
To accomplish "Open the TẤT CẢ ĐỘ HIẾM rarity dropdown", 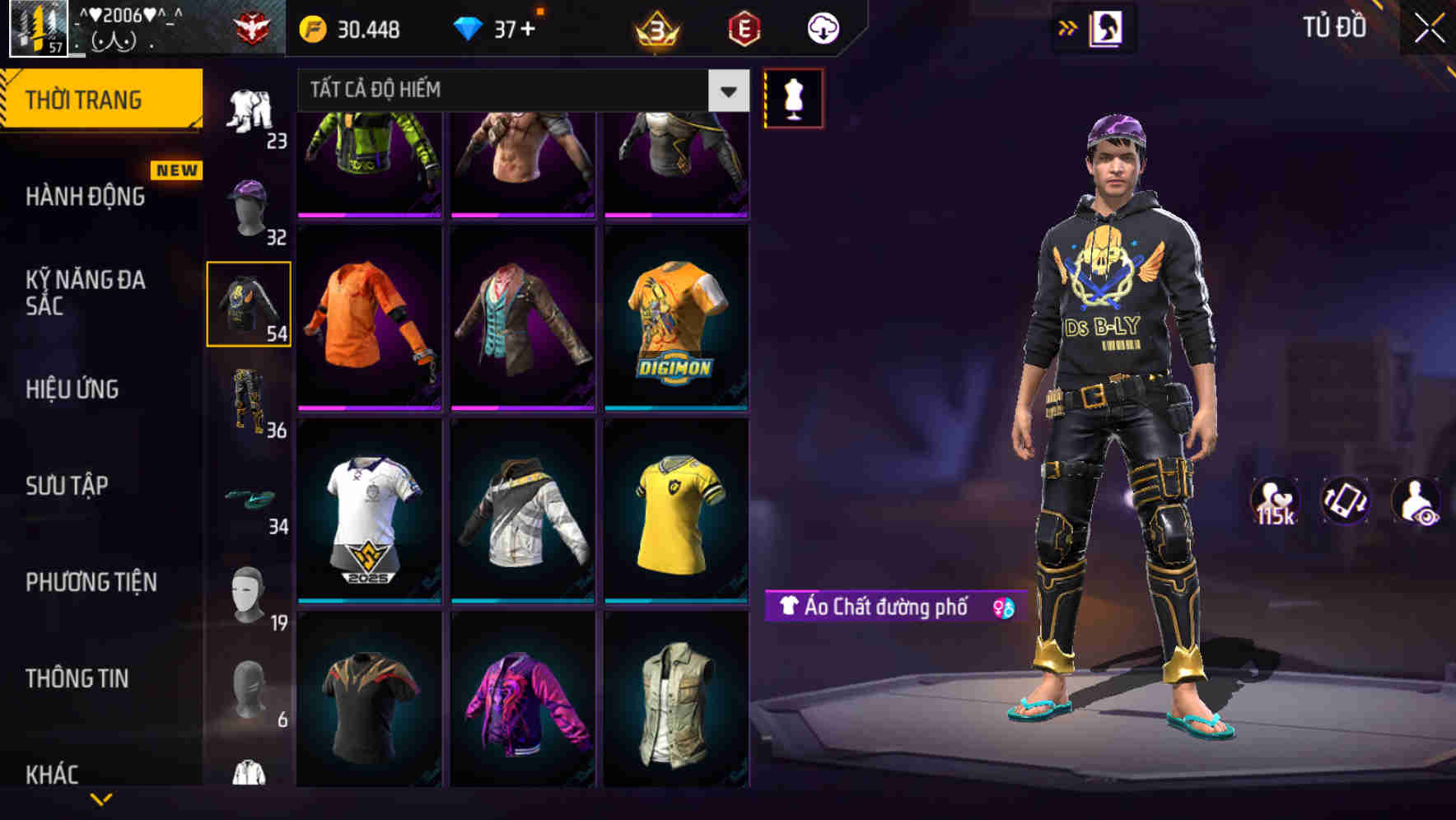I will 519,91.
